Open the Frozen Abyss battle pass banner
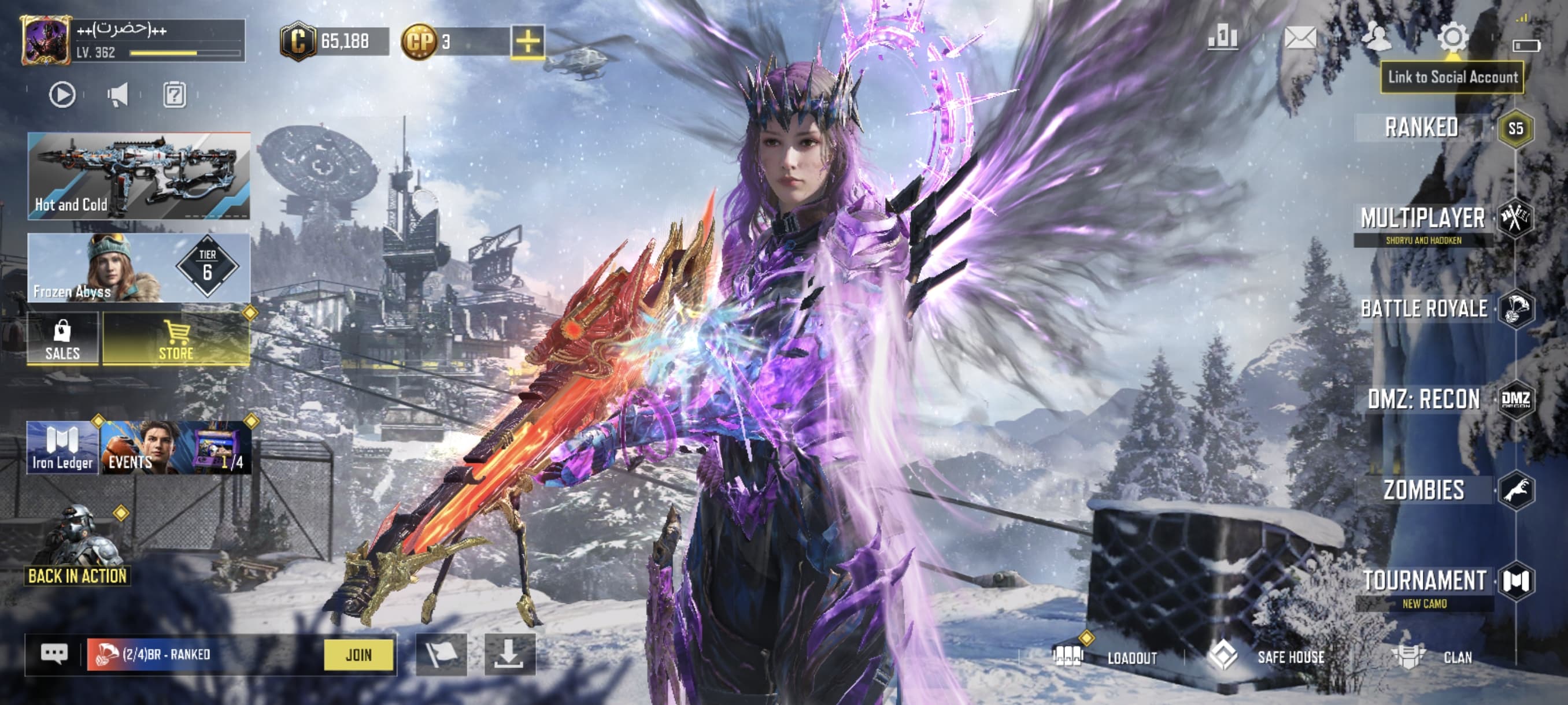Image resolution: width=1568 pixels, height=705 pixels. coord(139,268)
